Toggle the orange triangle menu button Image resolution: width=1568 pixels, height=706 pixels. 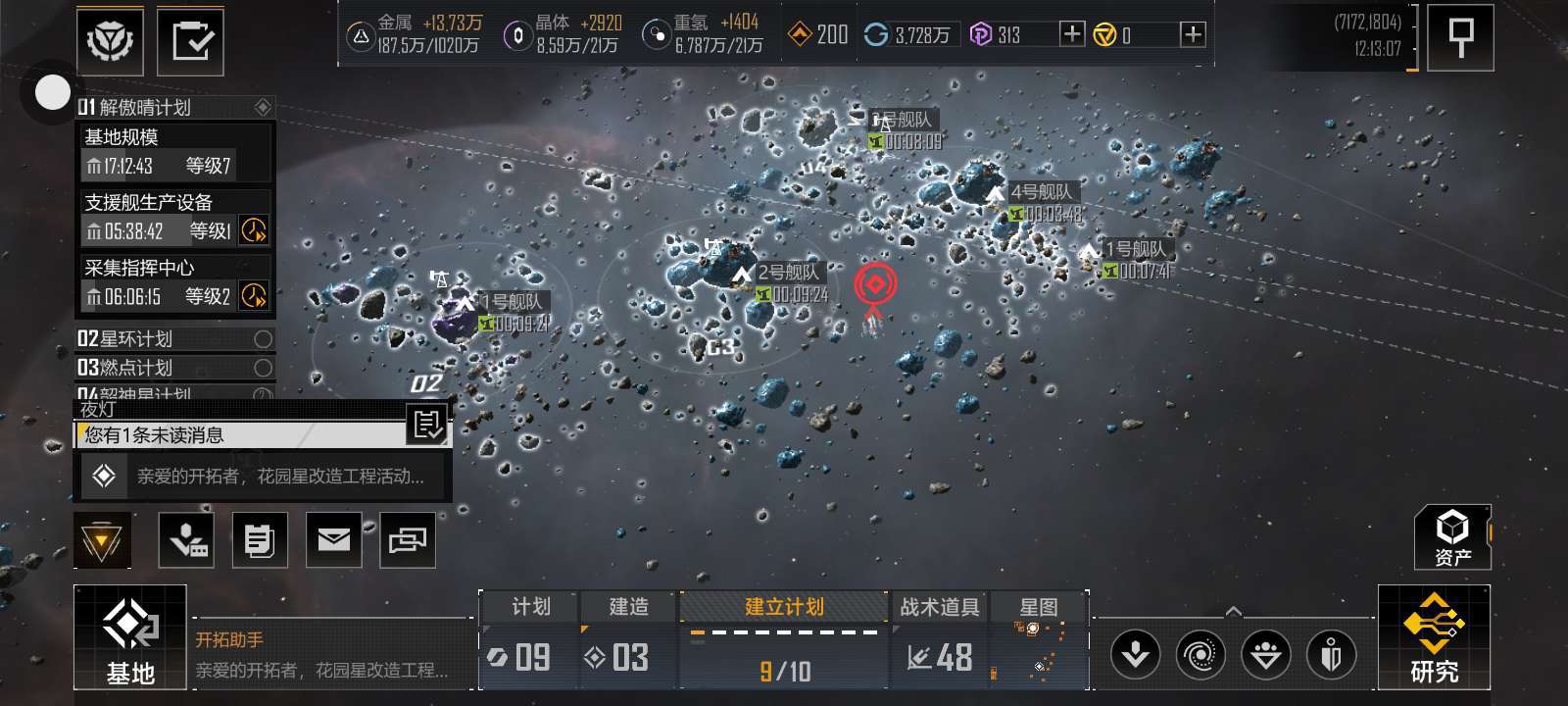coord(101,539)
